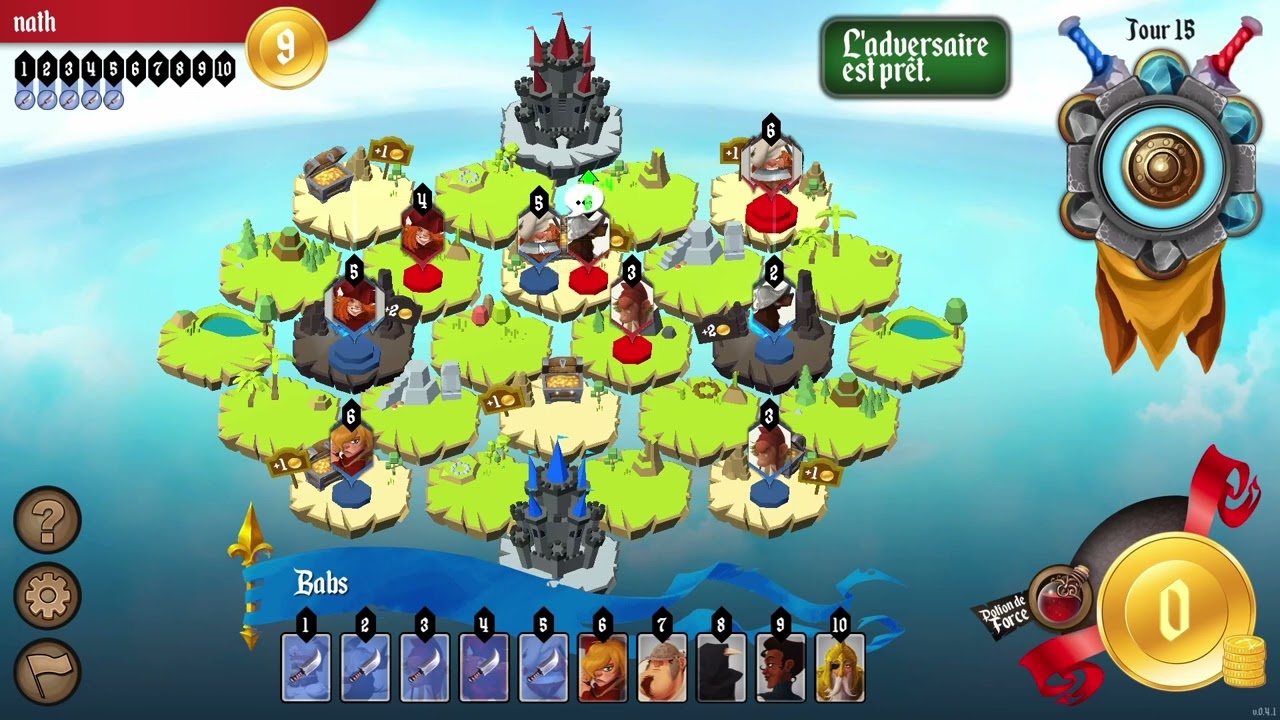Select the used sword card numbered 5
The height and width of the screenshot is (720, 1280).
click(543, 667)
